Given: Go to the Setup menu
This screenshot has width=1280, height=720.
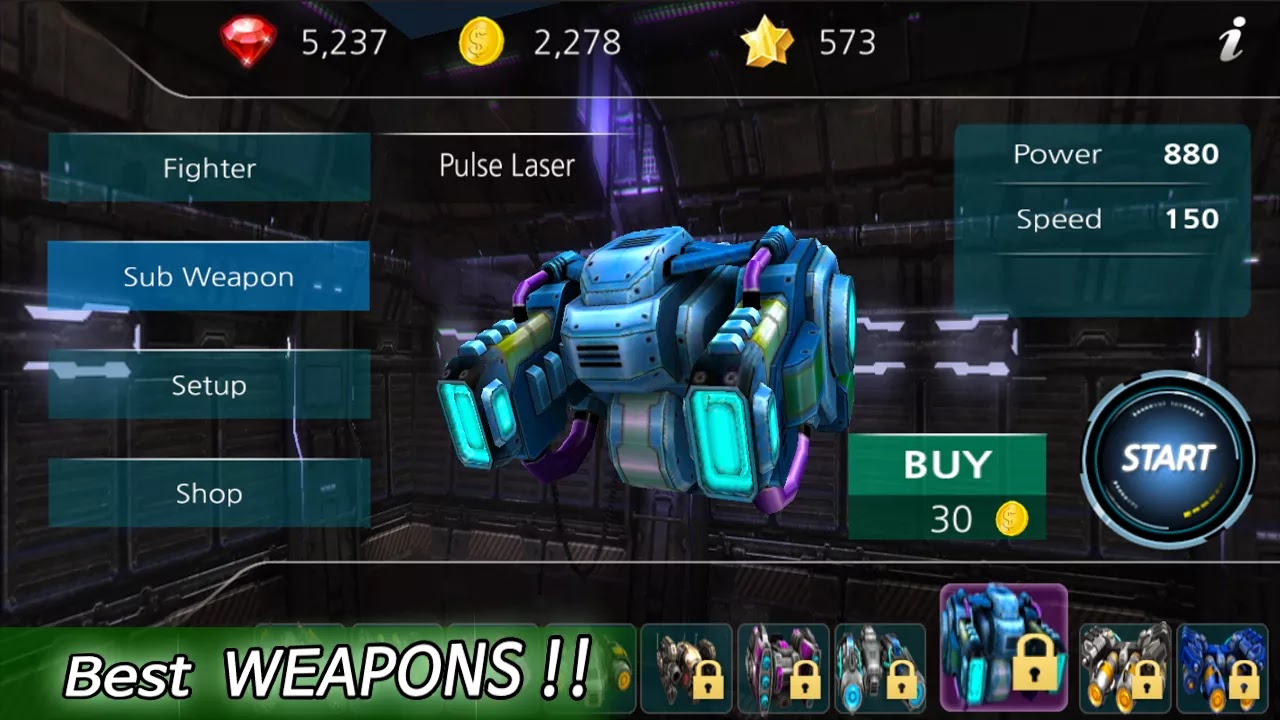Looking at the screenshot, I should coord(209,385).
